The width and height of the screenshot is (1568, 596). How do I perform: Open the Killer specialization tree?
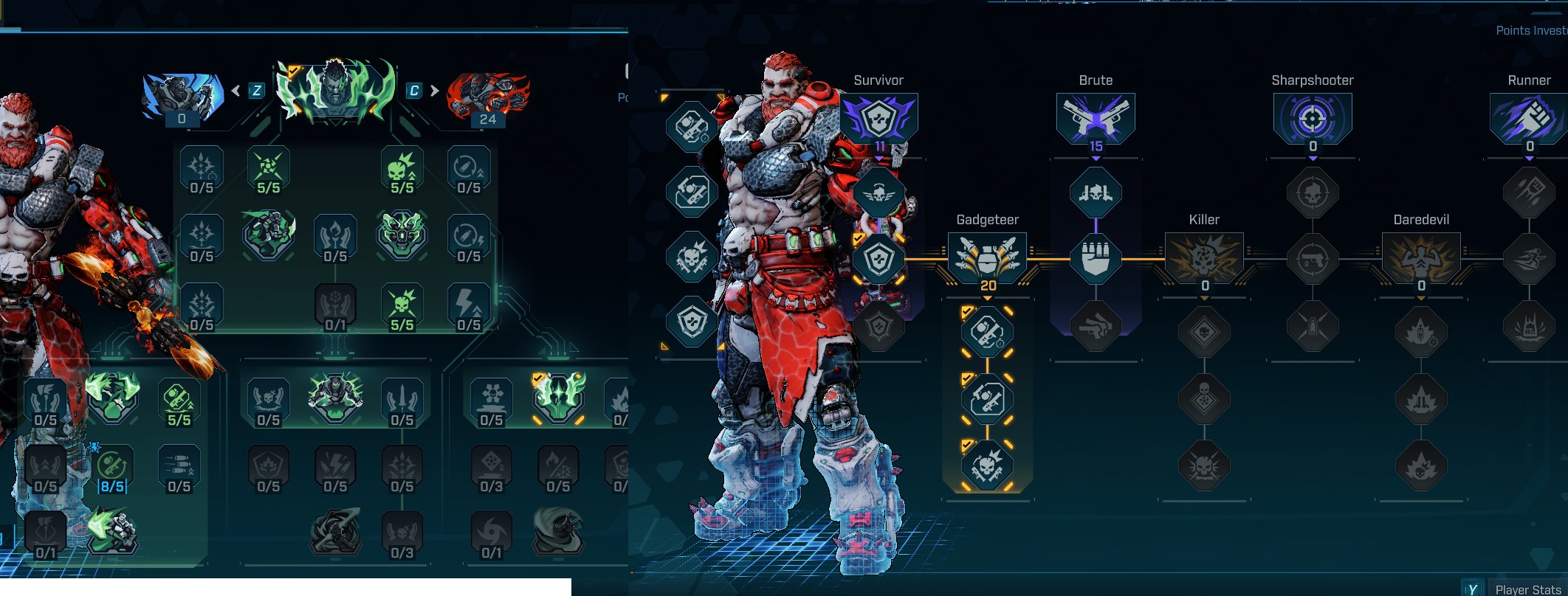tap(1204, 258)
